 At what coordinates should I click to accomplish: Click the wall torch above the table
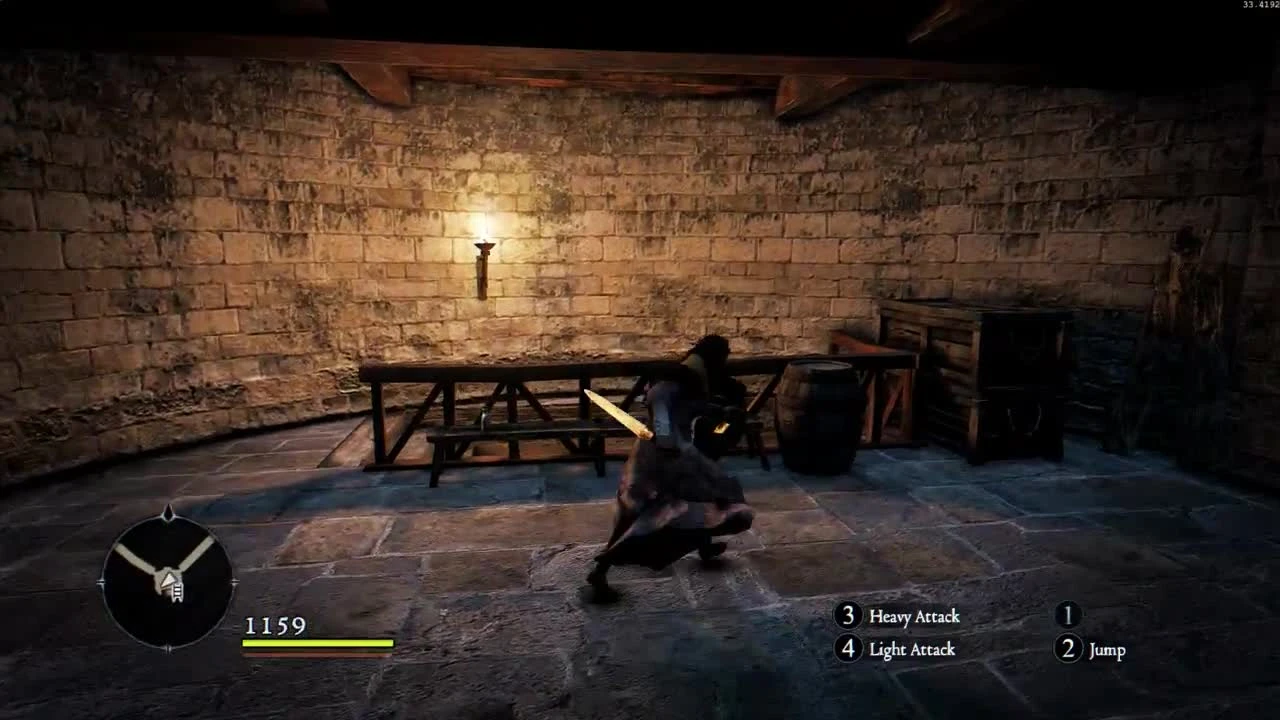[484, 245]
